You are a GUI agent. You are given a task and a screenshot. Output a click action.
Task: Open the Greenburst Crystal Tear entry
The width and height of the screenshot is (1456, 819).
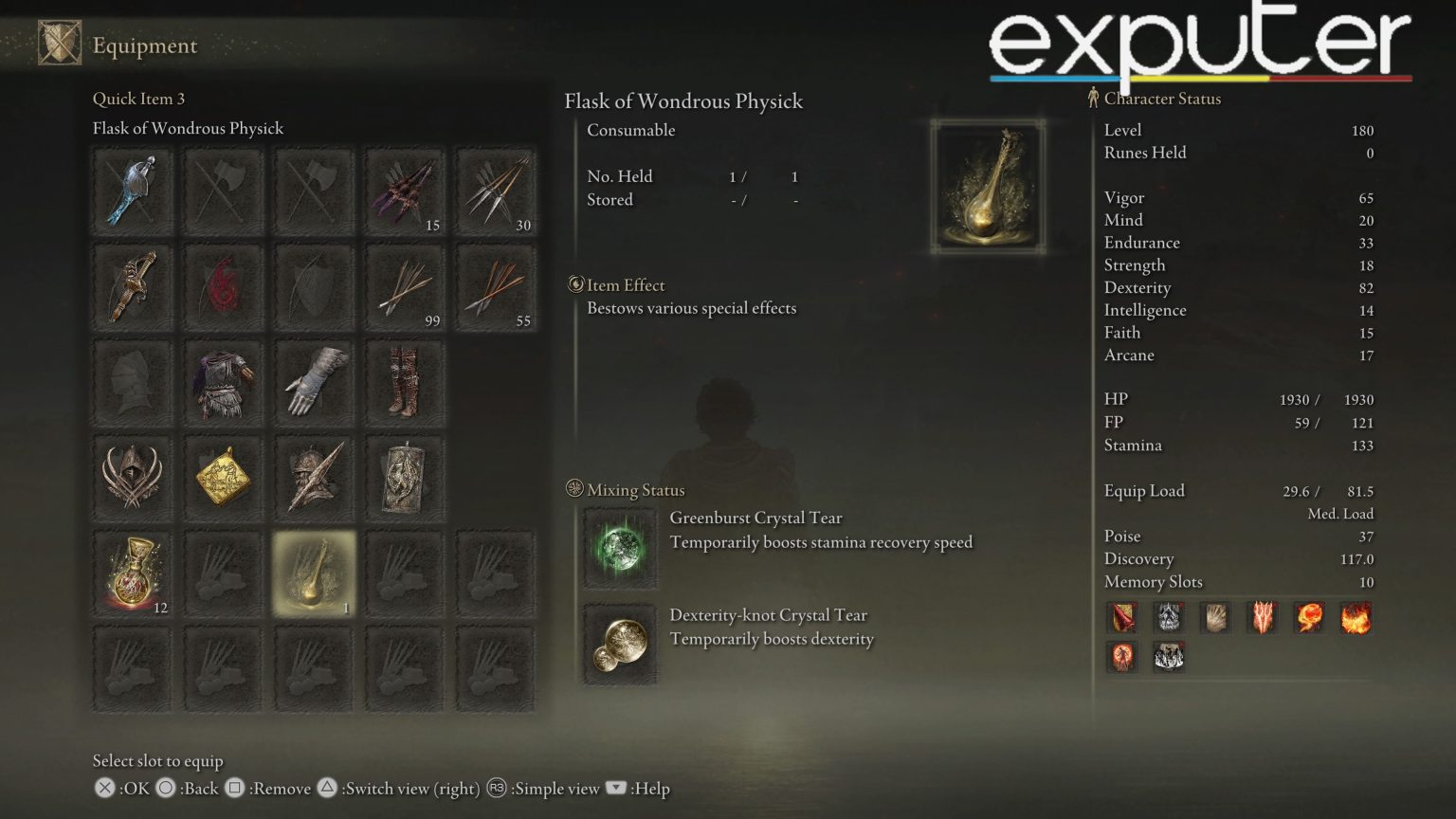pyautogui.click(x=621, y=548)
